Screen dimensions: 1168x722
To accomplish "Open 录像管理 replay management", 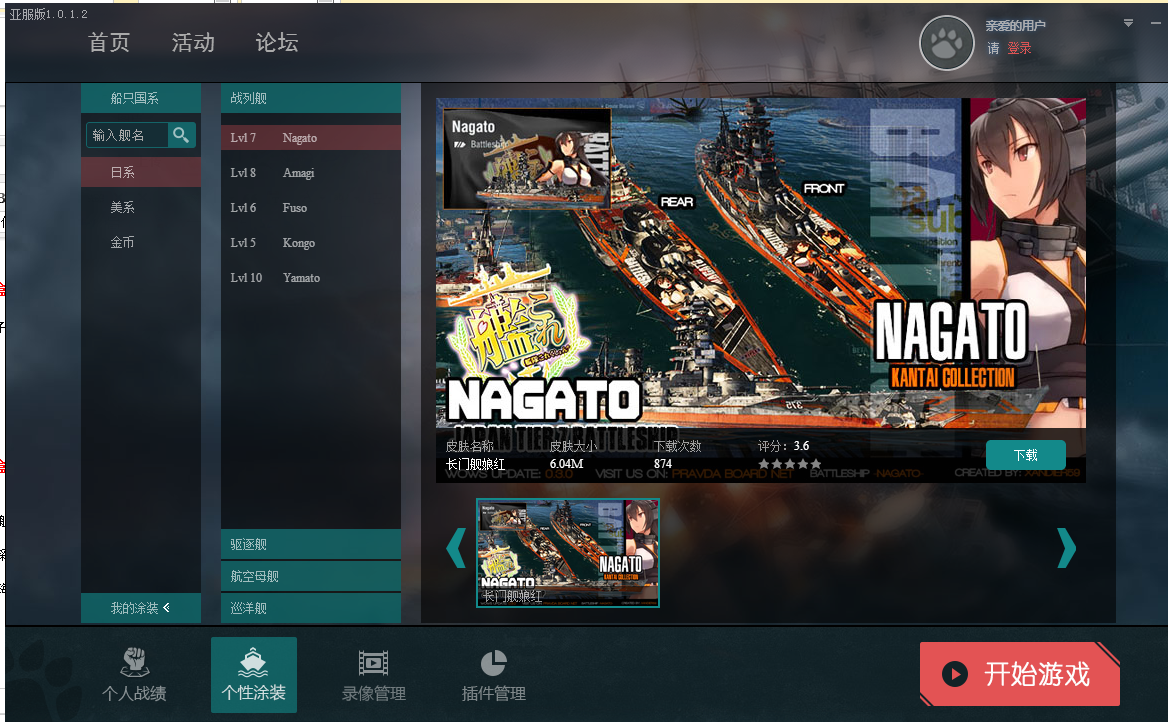I will point(373,675).
